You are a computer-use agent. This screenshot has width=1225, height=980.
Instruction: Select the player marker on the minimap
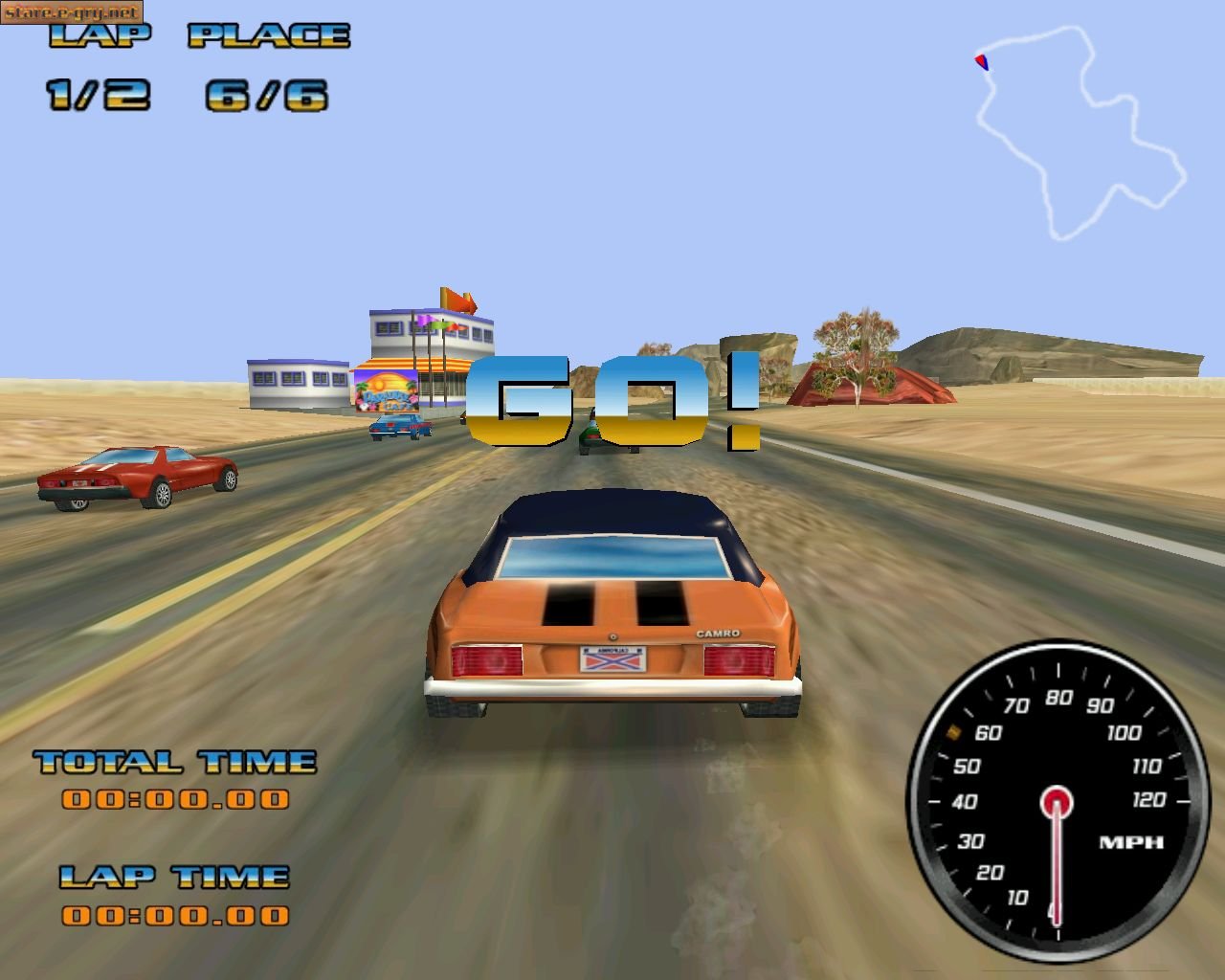click(981, 62)
